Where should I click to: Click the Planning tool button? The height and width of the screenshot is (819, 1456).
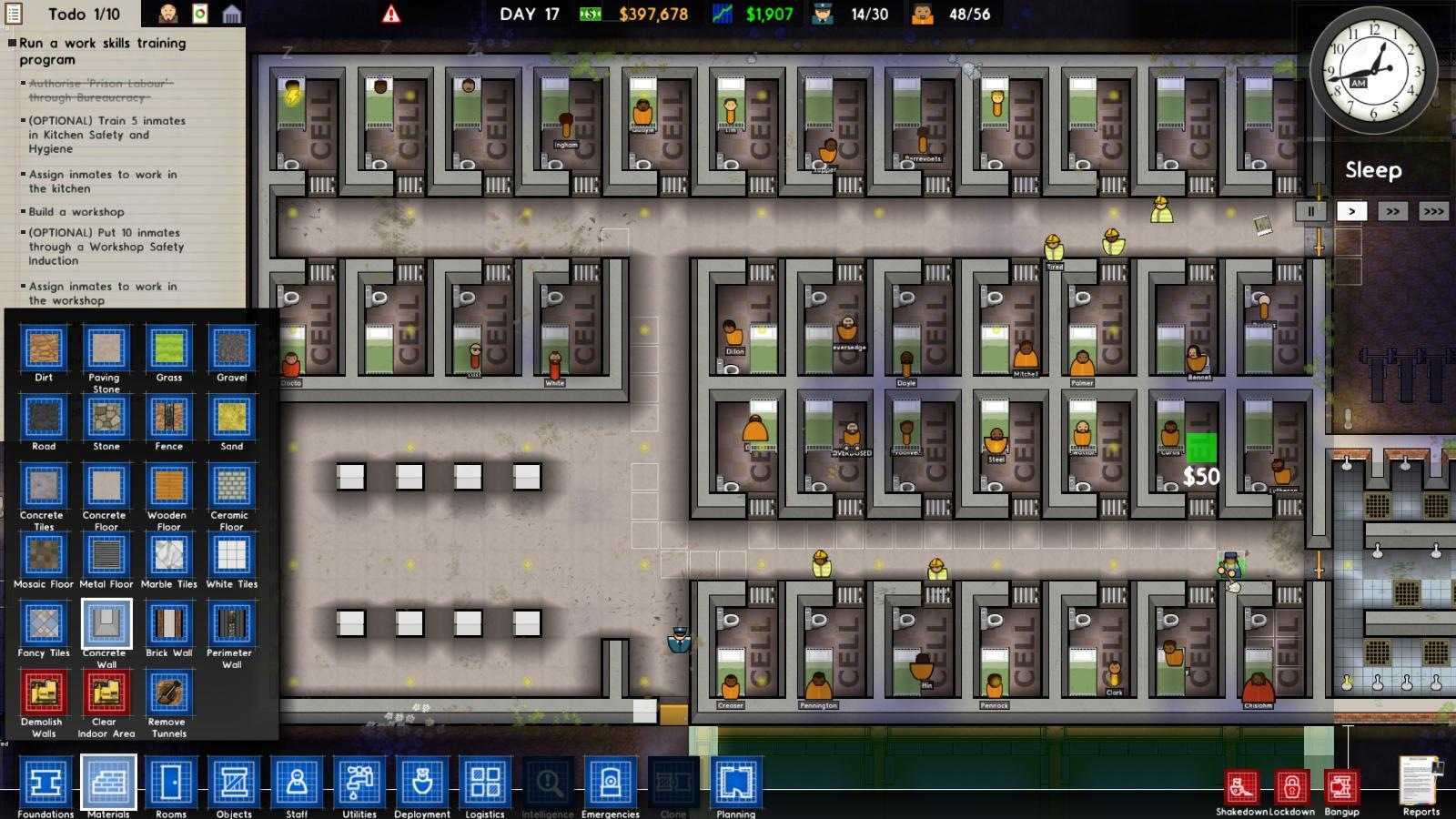click(733, 783)
